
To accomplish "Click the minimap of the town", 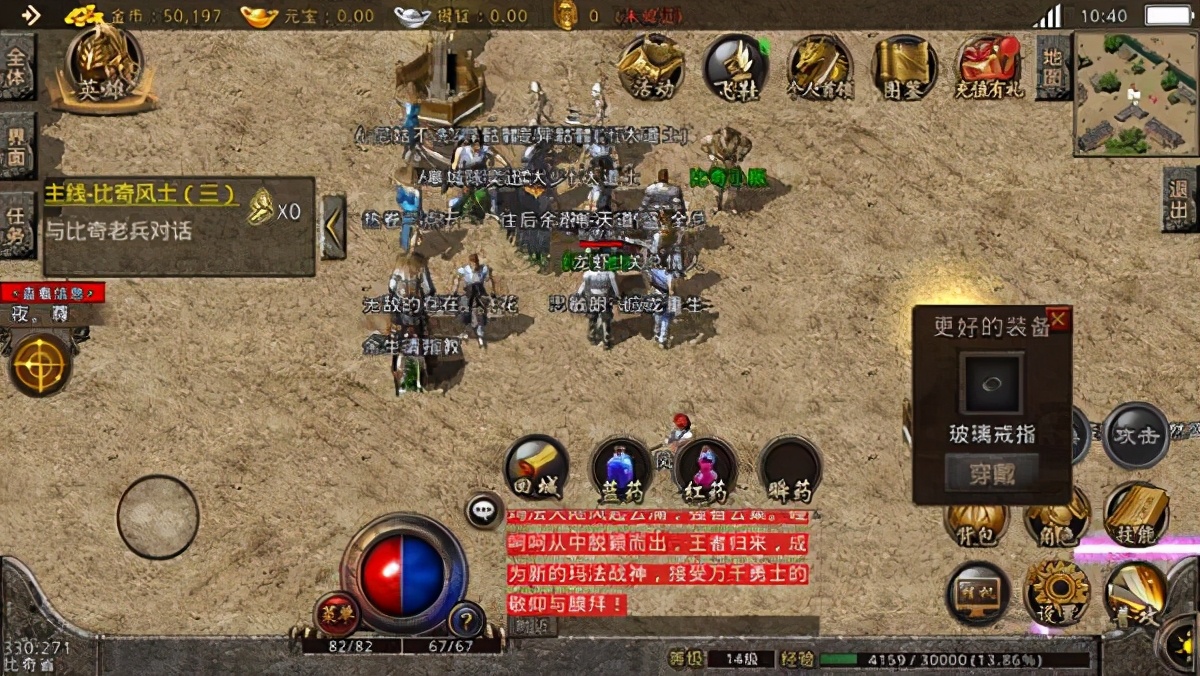I will click(1135, 93).
